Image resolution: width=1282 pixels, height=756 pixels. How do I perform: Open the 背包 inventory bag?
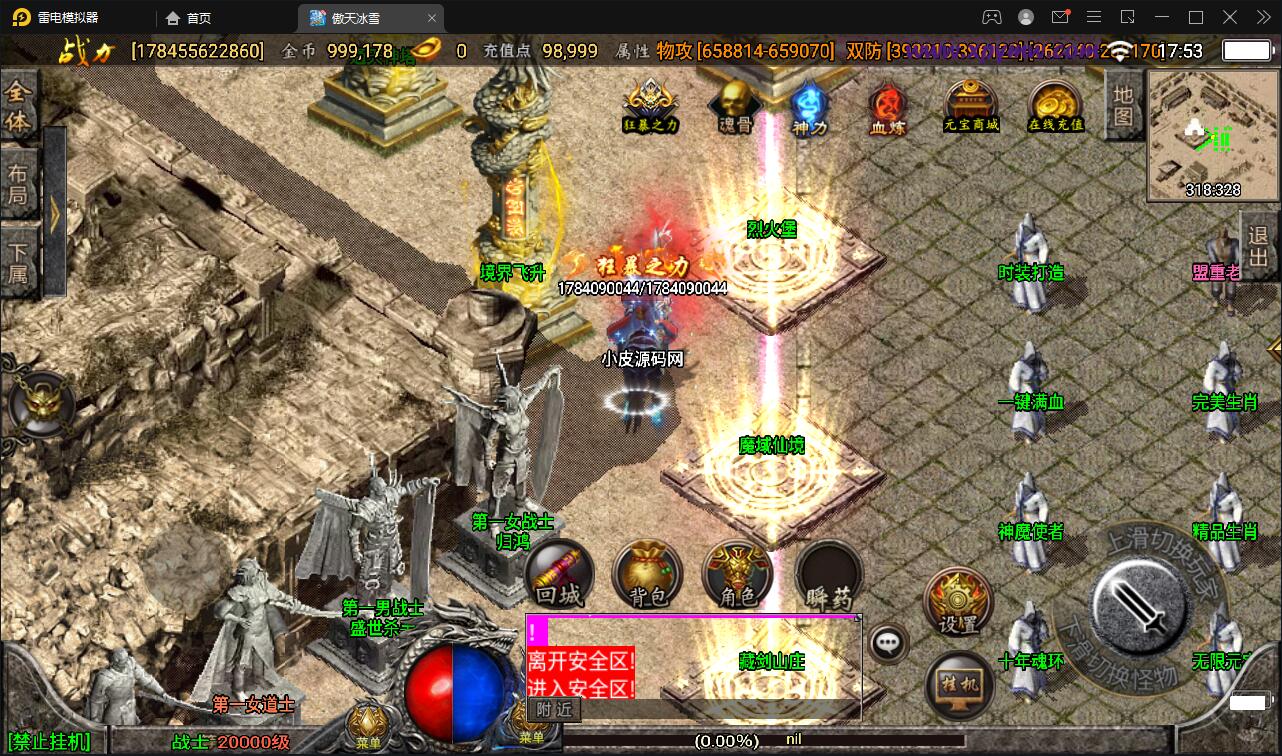coord(648,575)
